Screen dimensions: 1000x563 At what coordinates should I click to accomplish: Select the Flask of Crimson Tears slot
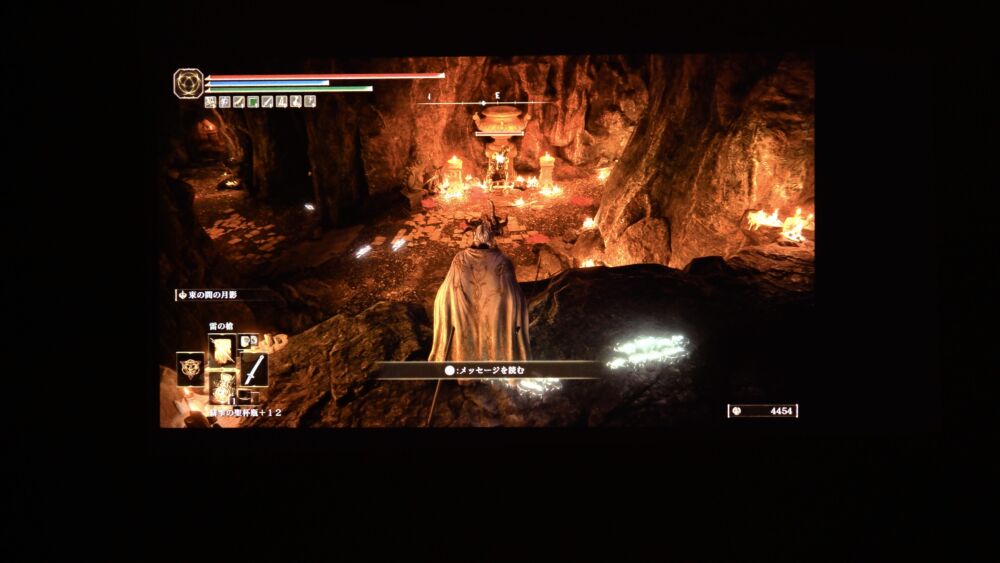222,386
